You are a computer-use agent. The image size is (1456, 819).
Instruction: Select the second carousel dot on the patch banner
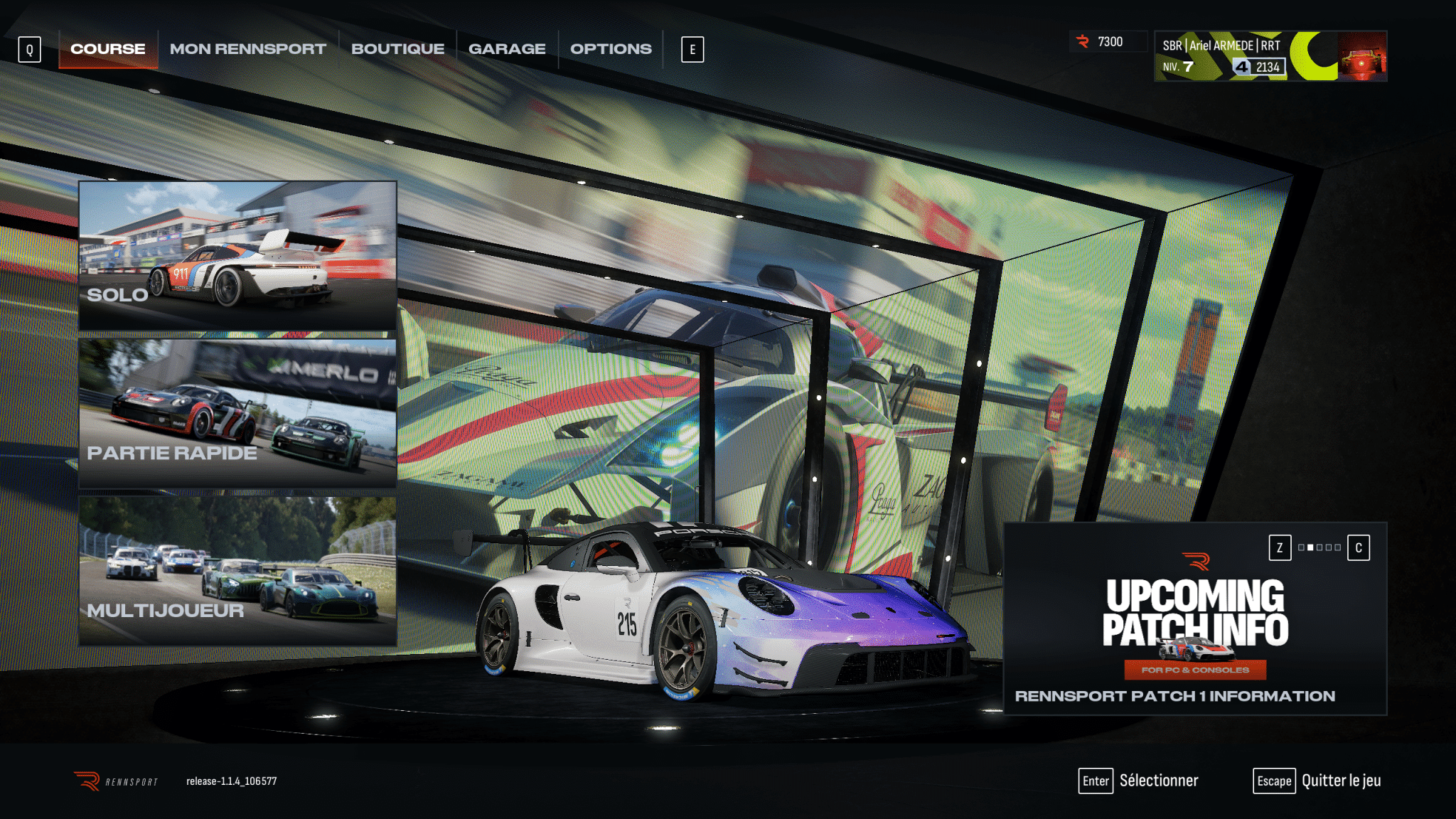tap(1310, 548)
